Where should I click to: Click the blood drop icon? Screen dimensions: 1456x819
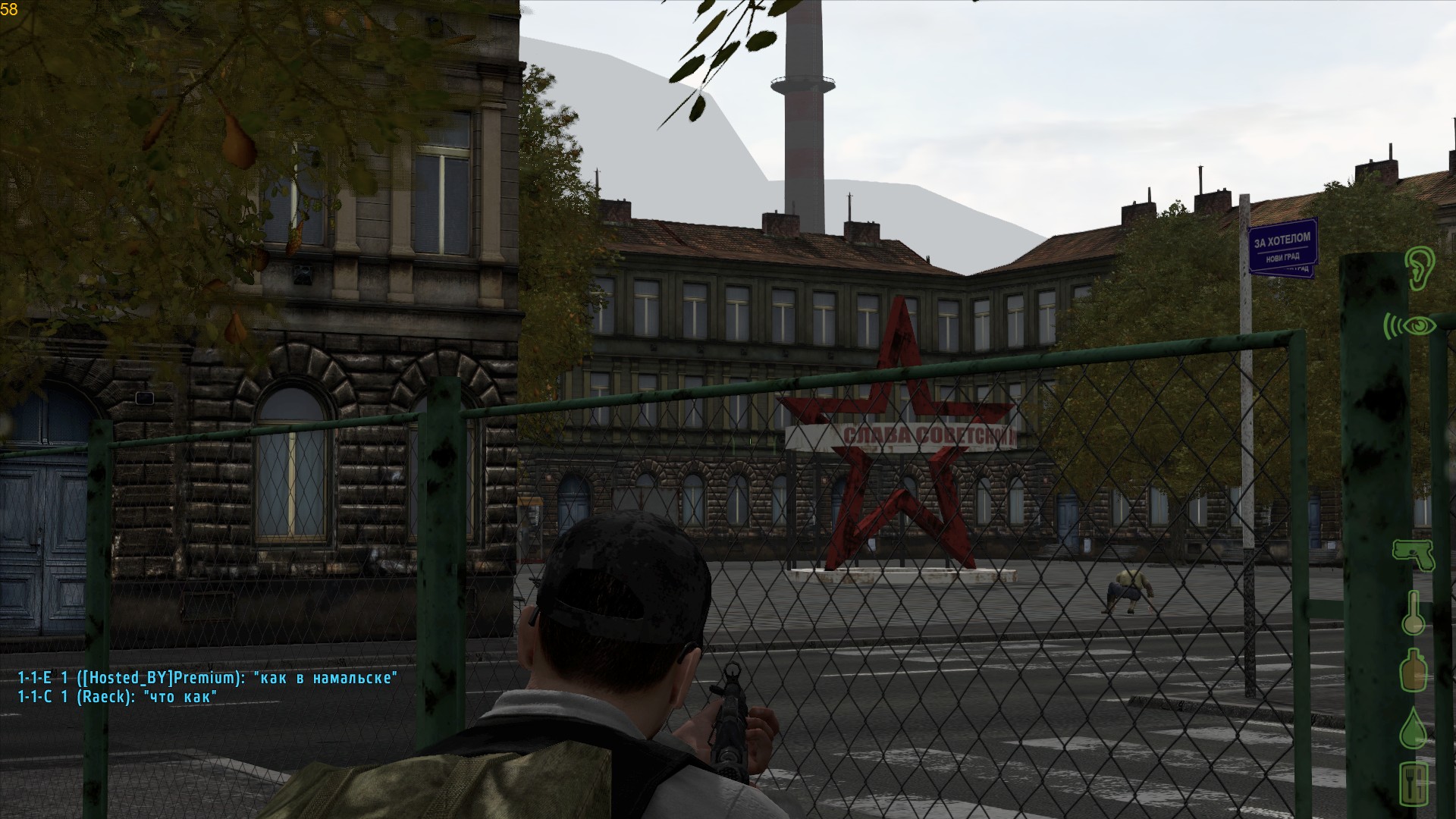[x=1414, y=726]
